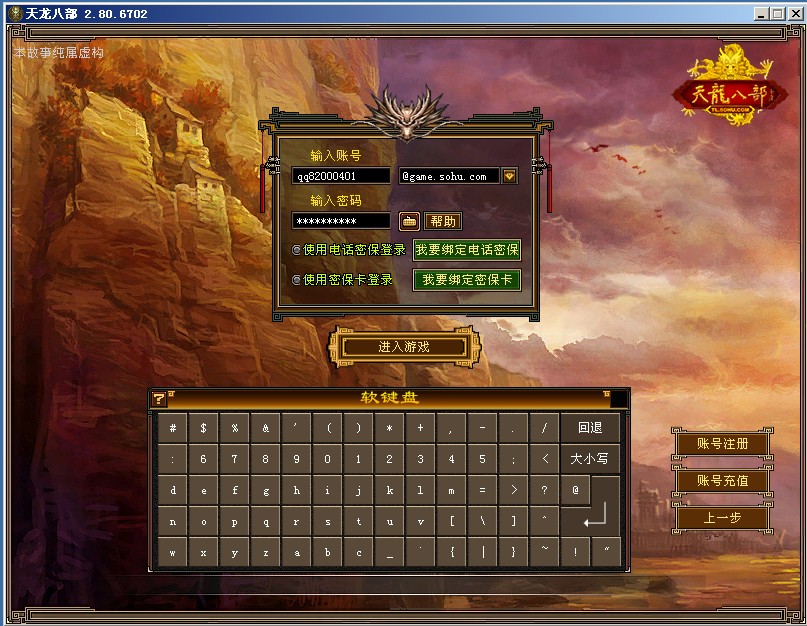
Task: Open the 账号充值 account recharge button
Action: click(722, 480)
